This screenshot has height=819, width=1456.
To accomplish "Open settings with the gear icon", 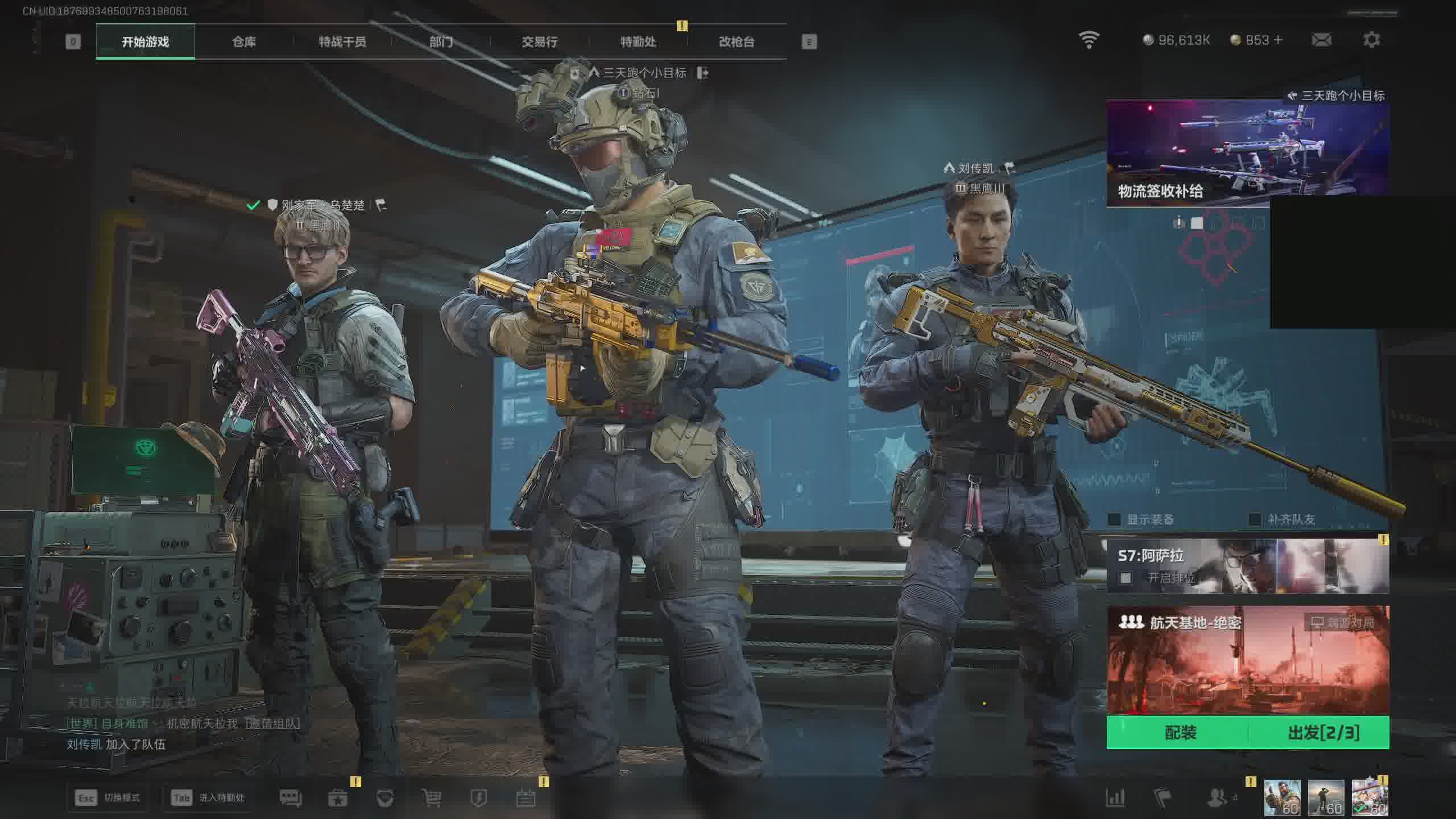I will [1371, 40].
